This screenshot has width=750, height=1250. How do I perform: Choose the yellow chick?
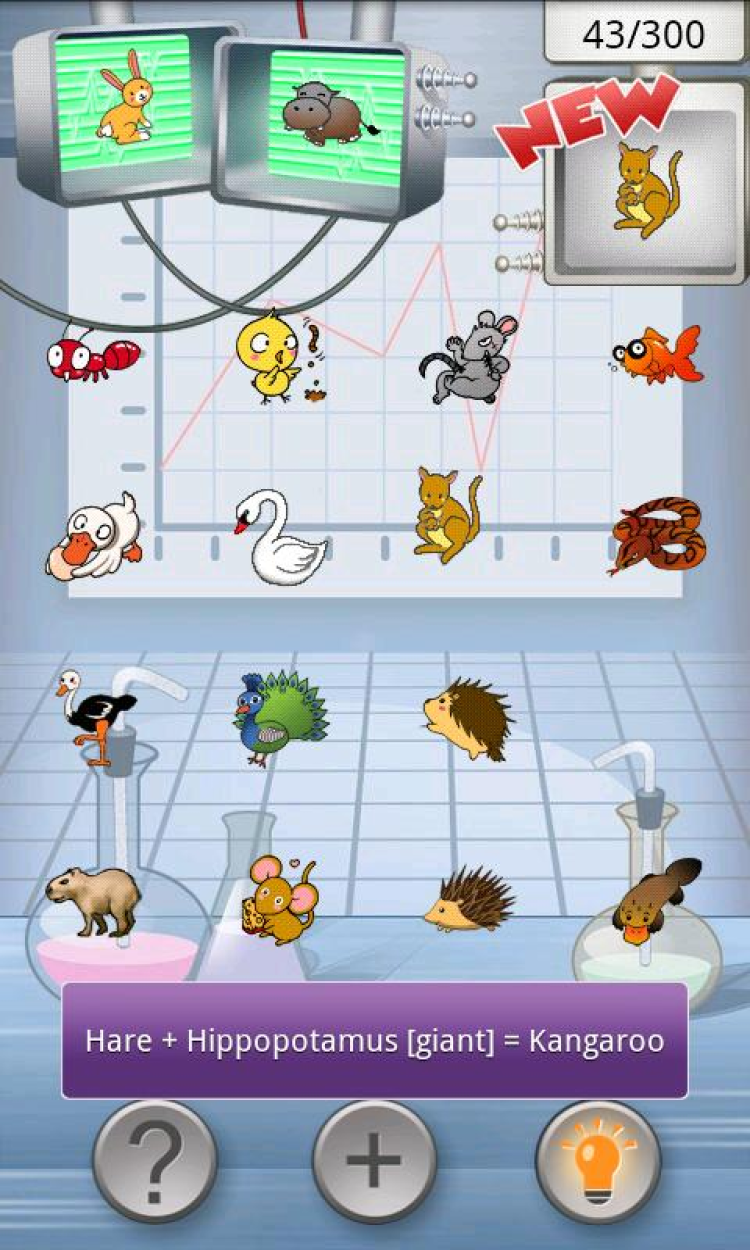point(272,355)
